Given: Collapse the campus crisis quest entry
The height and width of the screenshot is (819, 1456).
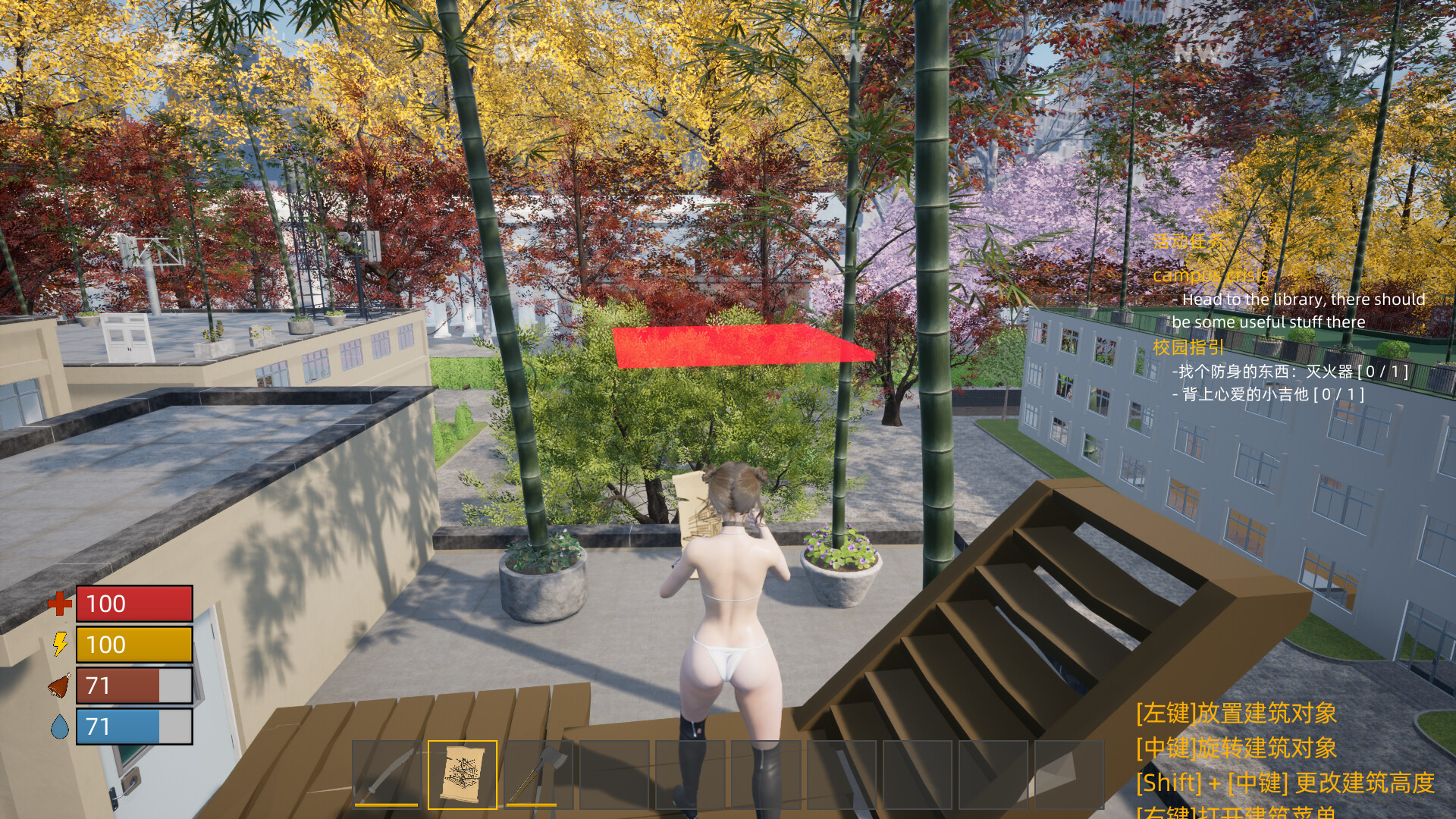Looking at the screenshot, I should tap(1210, 275).
